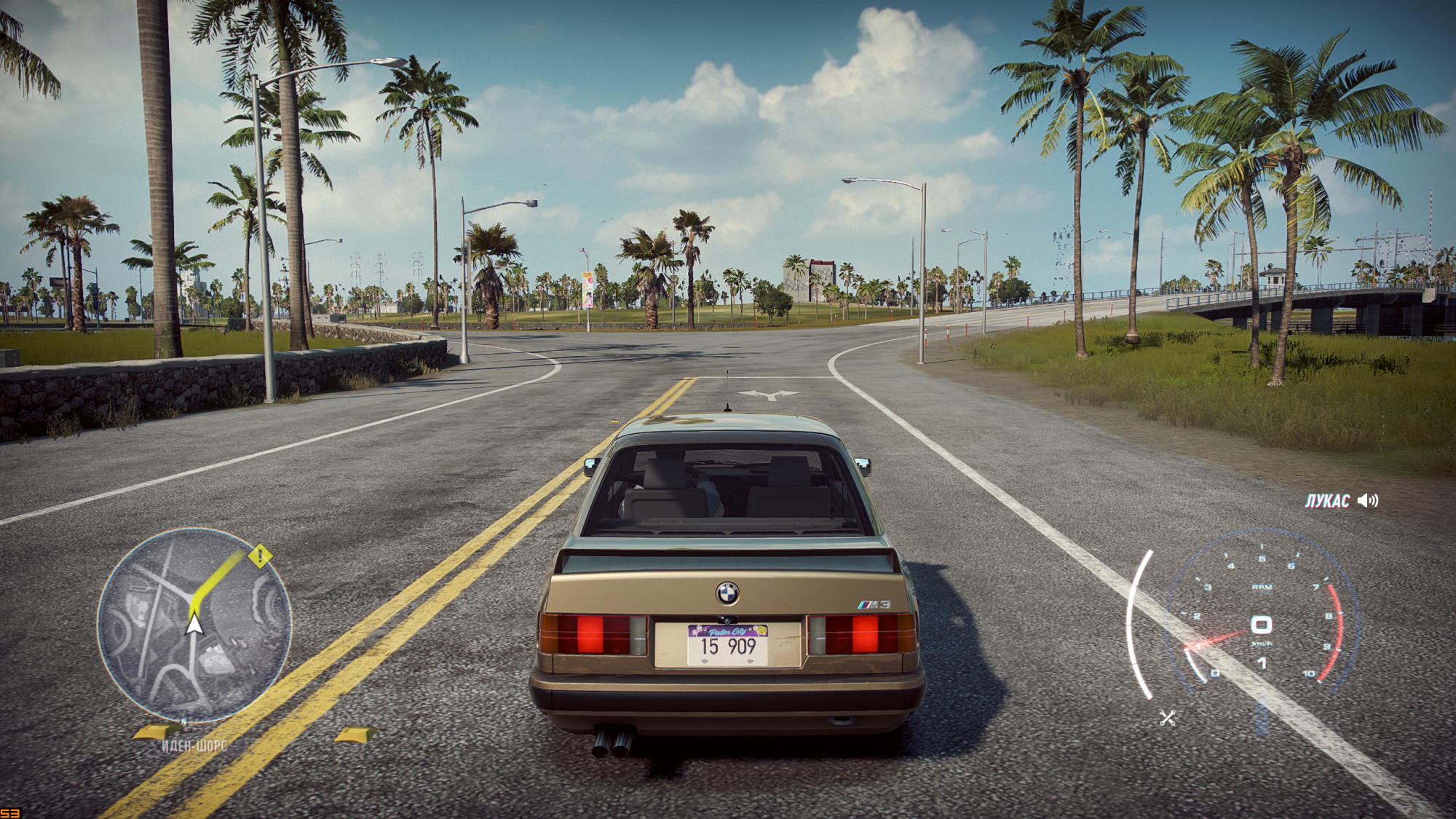Click the speaker icon next to ЛУКАС
Viewport: 1456px width, 819px height.
[1368, 501]
